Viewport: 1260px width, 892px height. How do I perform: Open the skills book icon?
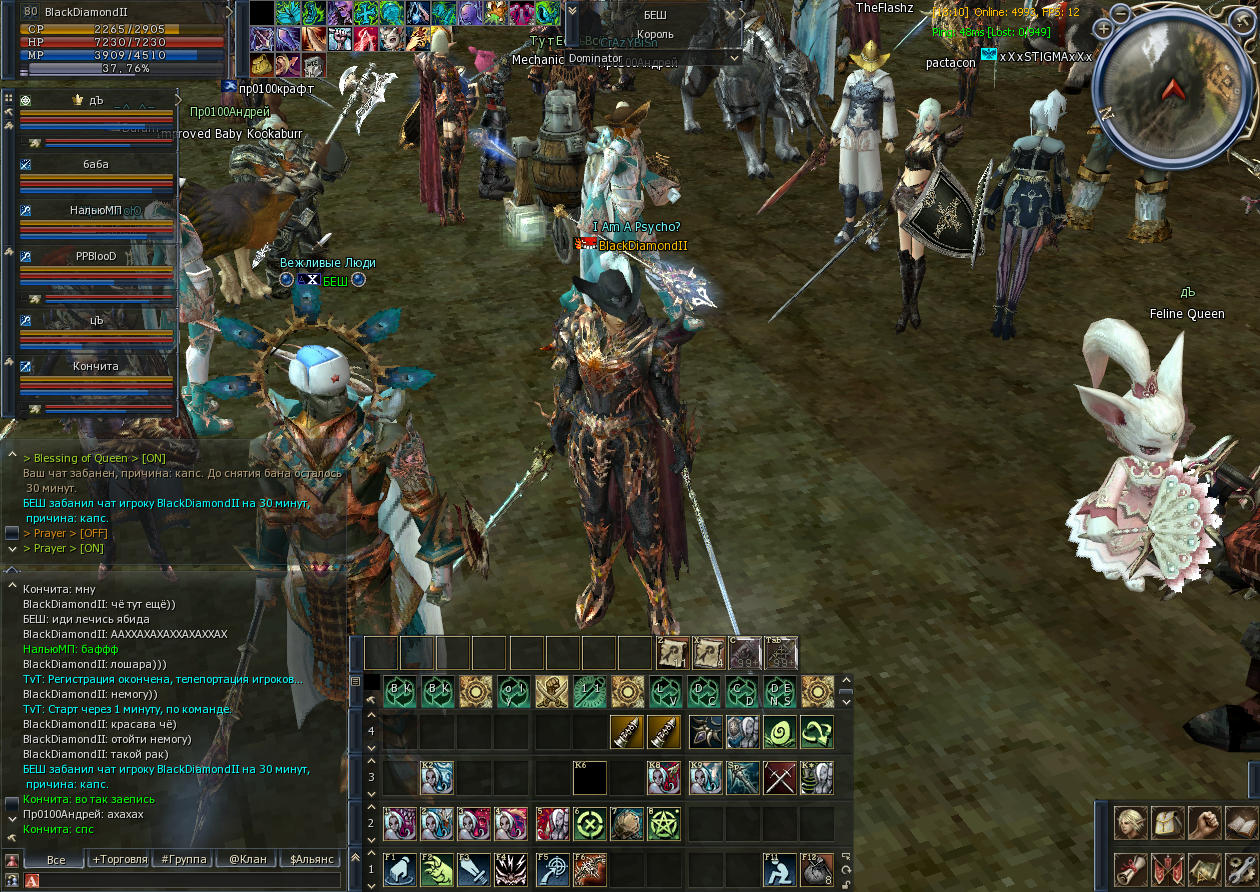[1241, 824]
